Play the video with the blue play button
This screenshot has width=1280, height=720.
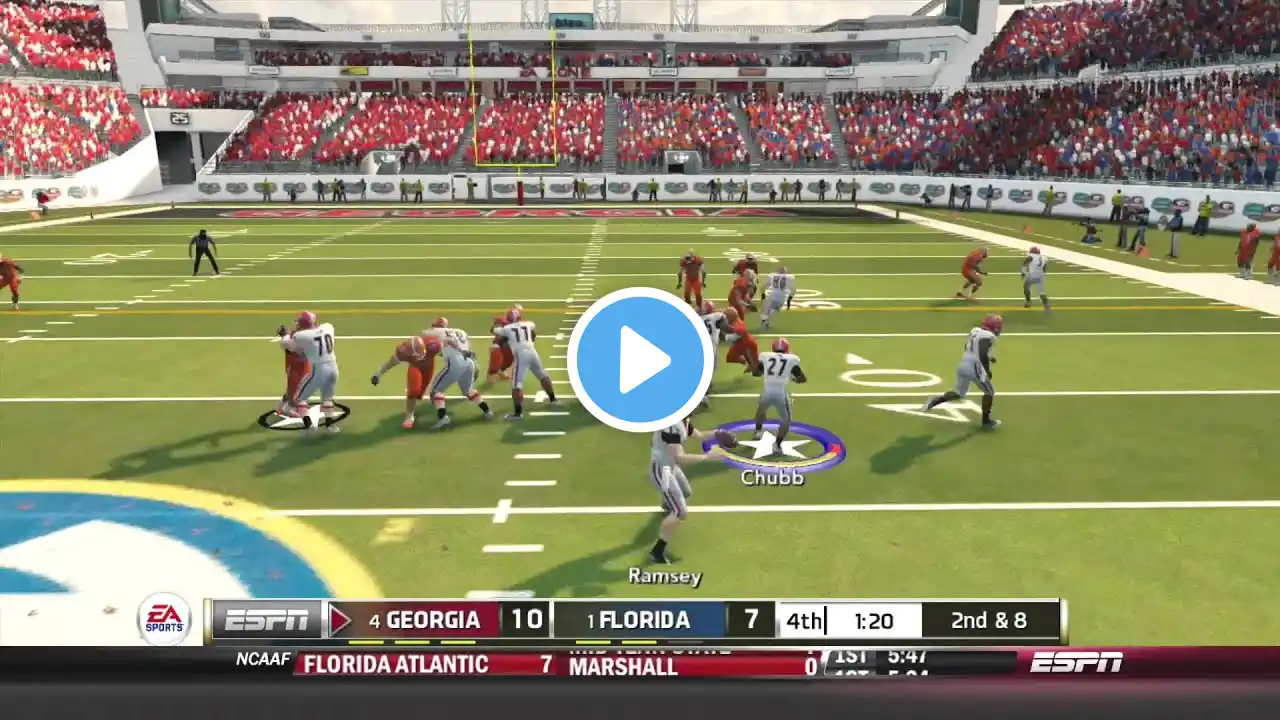640,360
